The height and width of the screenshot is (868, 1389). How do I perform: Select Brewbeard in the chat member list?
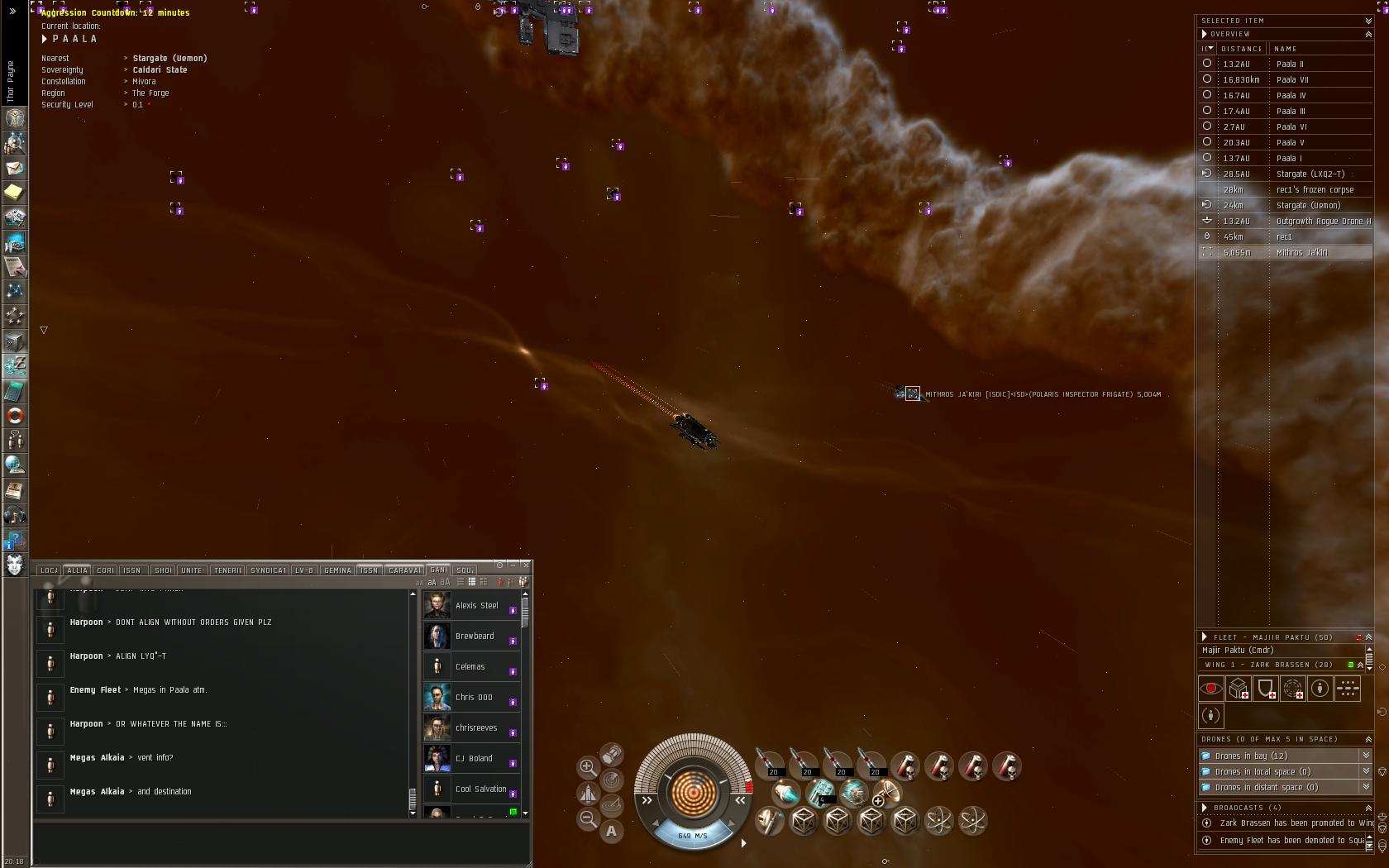[x=474, y=637]
